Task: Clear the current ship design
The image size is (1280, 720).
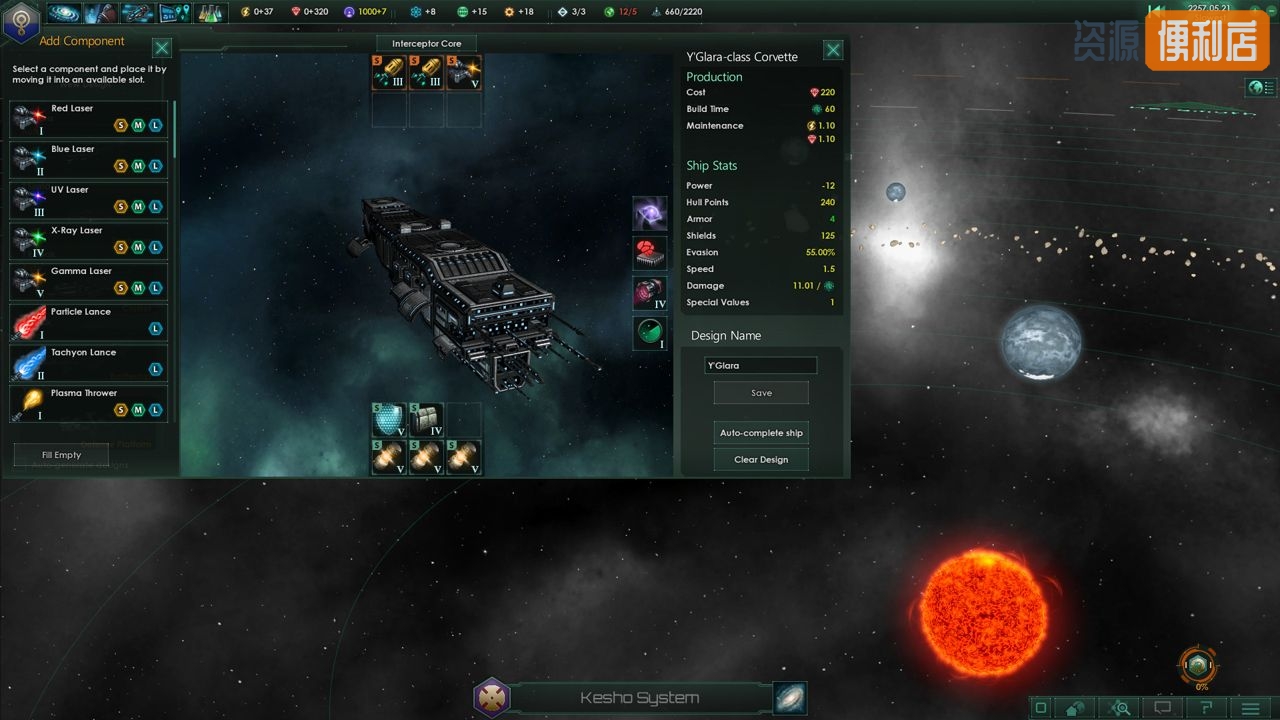Action: 761,460
